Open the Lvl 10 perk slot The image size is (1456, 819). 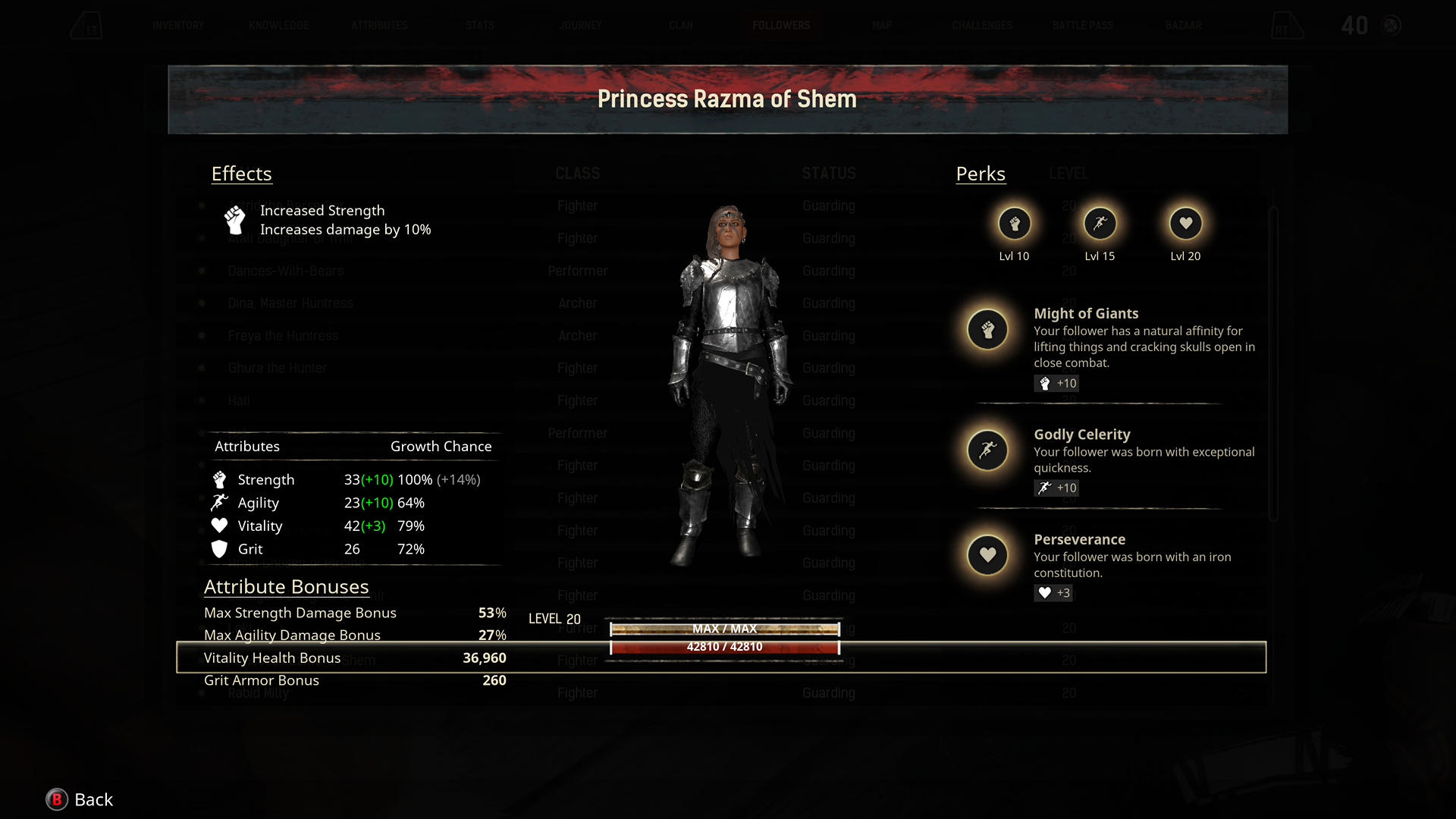tap(1015, 224)
